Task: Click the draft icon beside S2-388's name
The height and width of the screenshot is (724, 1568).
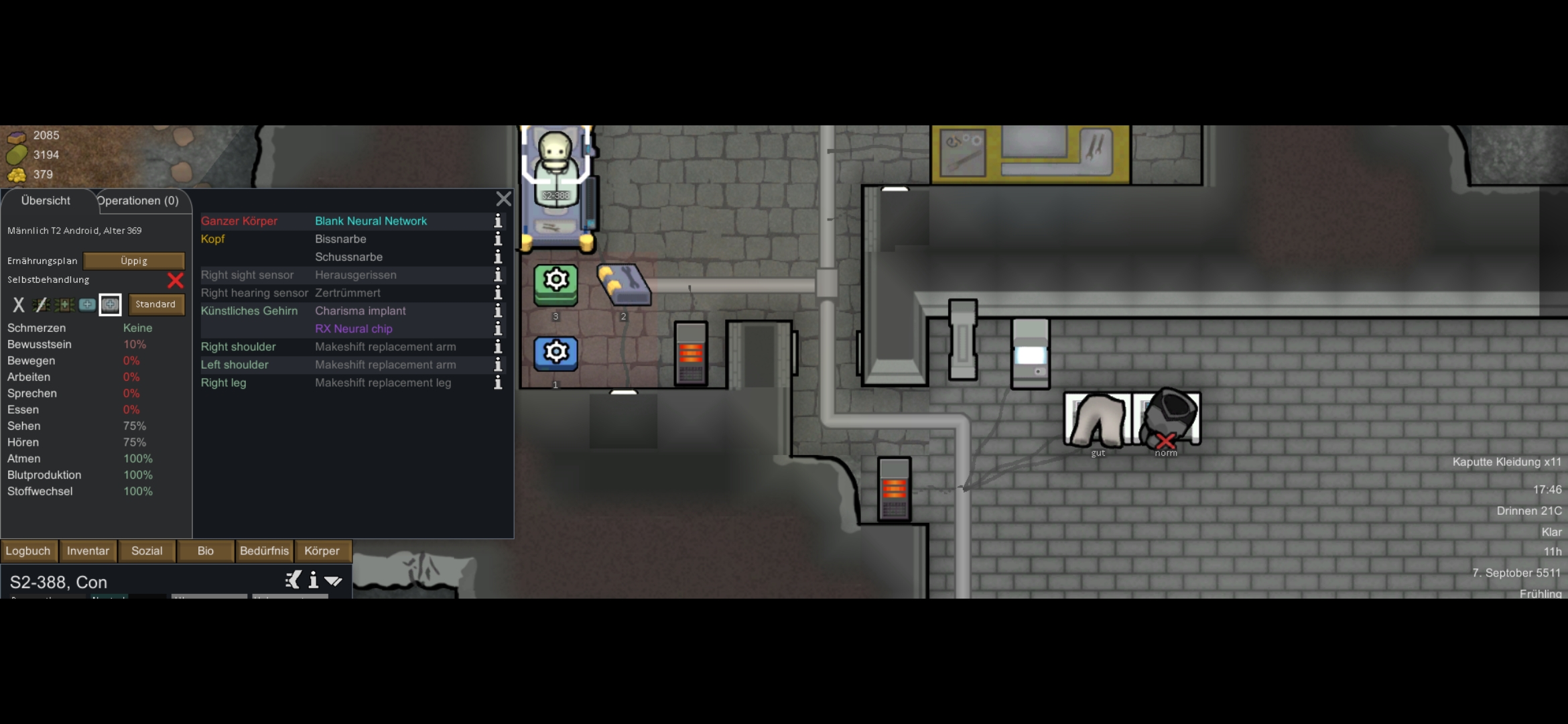Action: (x=292, y=581)
